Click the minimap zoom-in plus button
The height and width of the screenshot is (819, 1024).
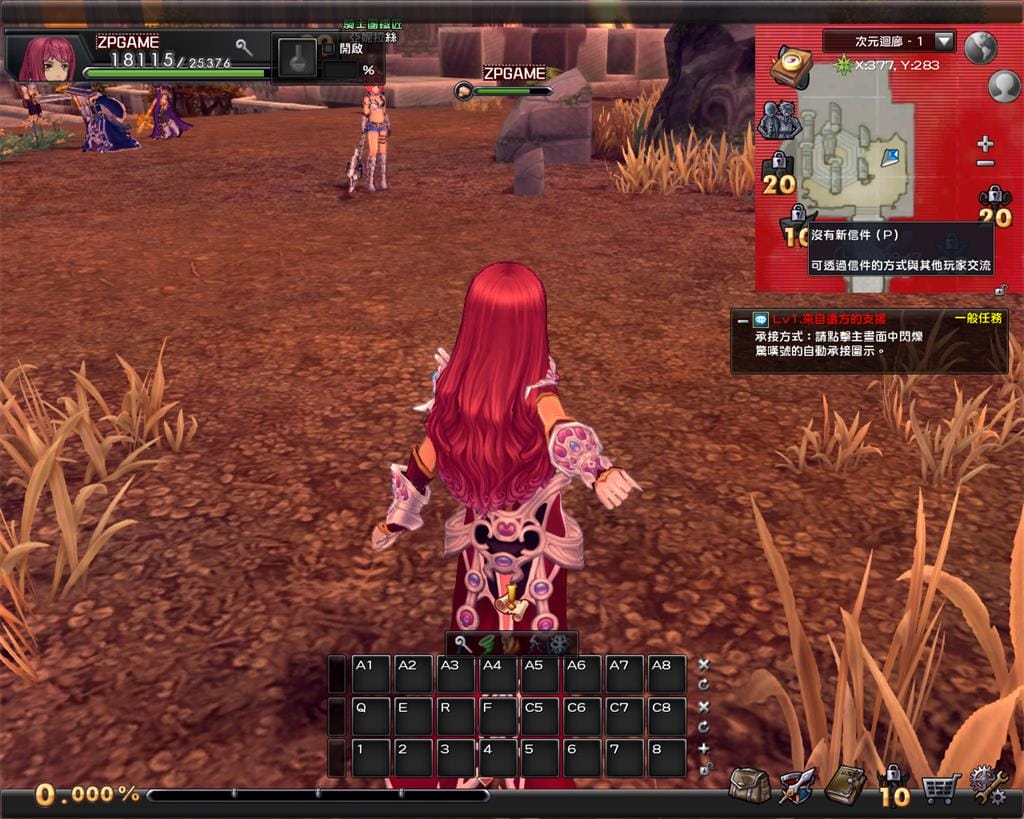coord(985,145)
